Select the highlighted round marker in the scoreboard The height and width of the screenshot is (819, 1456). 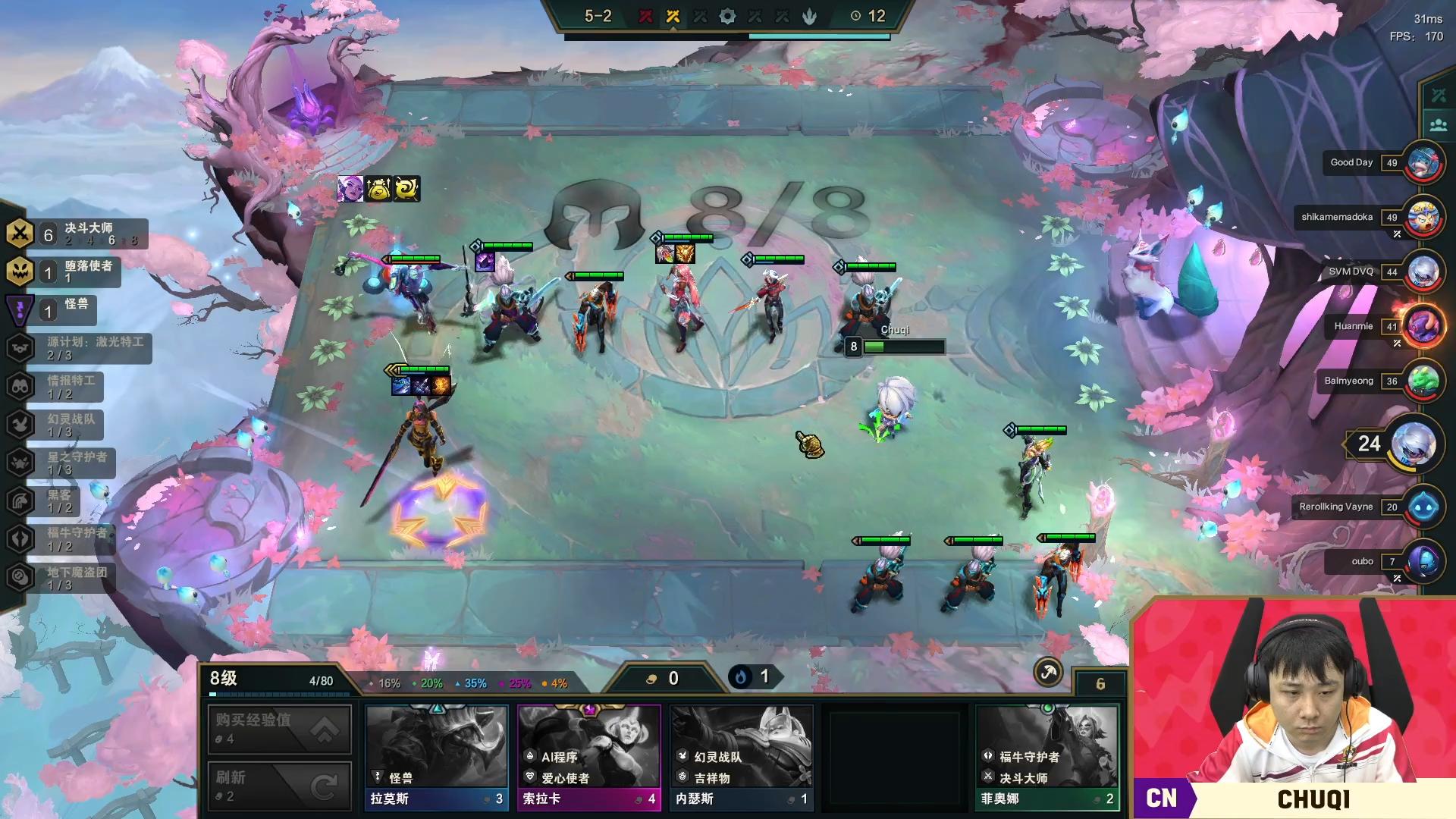672,15
